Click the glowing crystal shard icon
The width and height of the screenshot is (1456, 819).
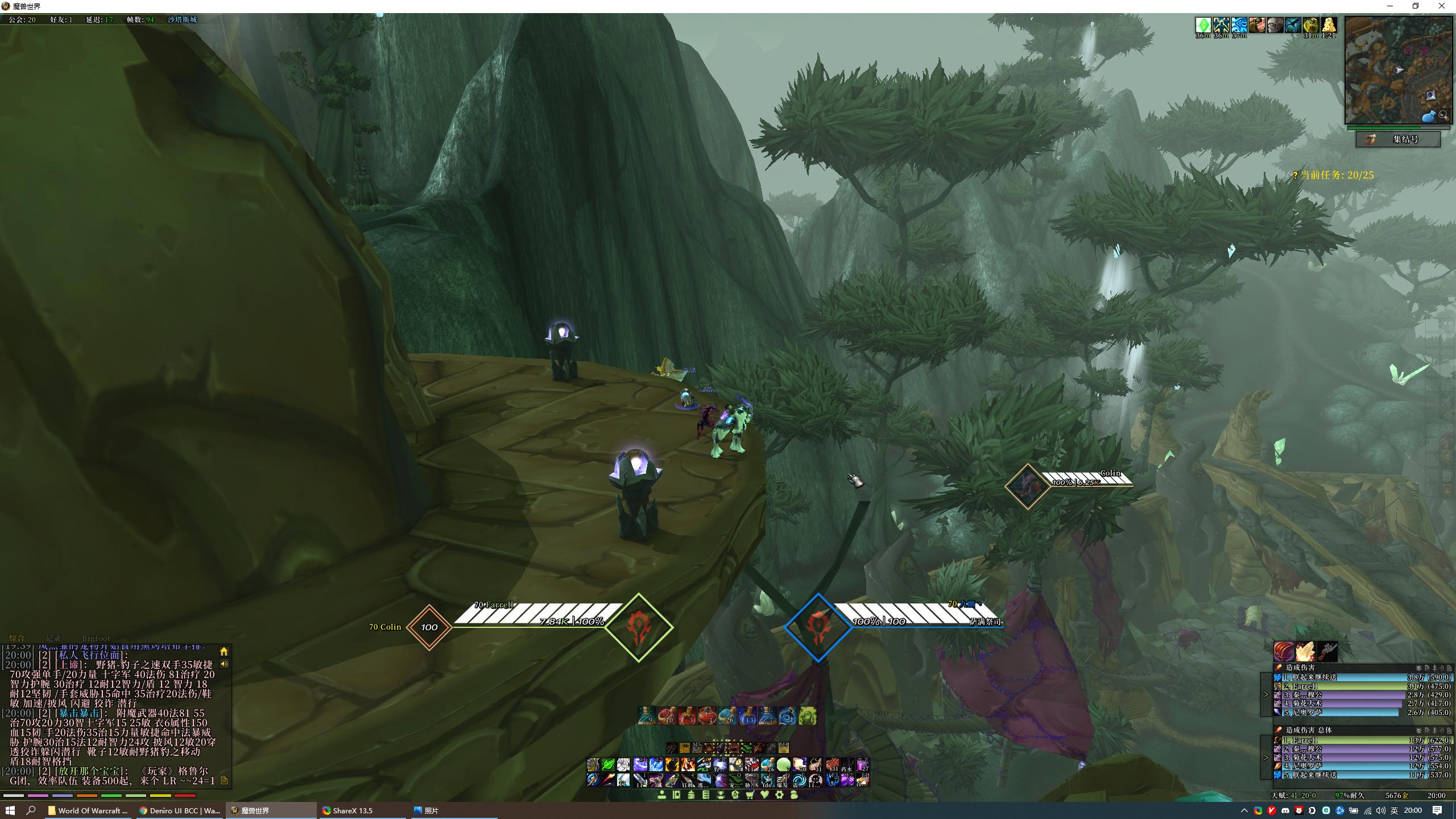click(x=1305, y=651)
